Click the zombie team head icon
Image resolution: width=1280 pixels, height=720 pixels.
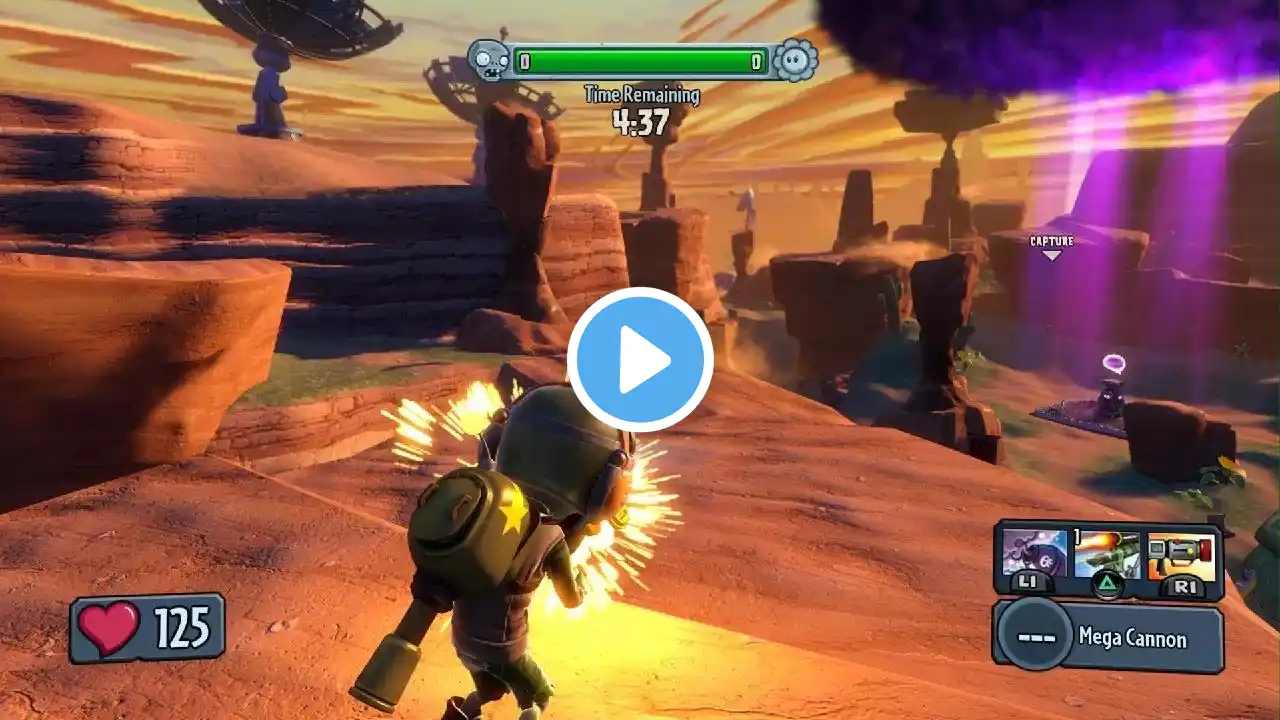point(487,61)
